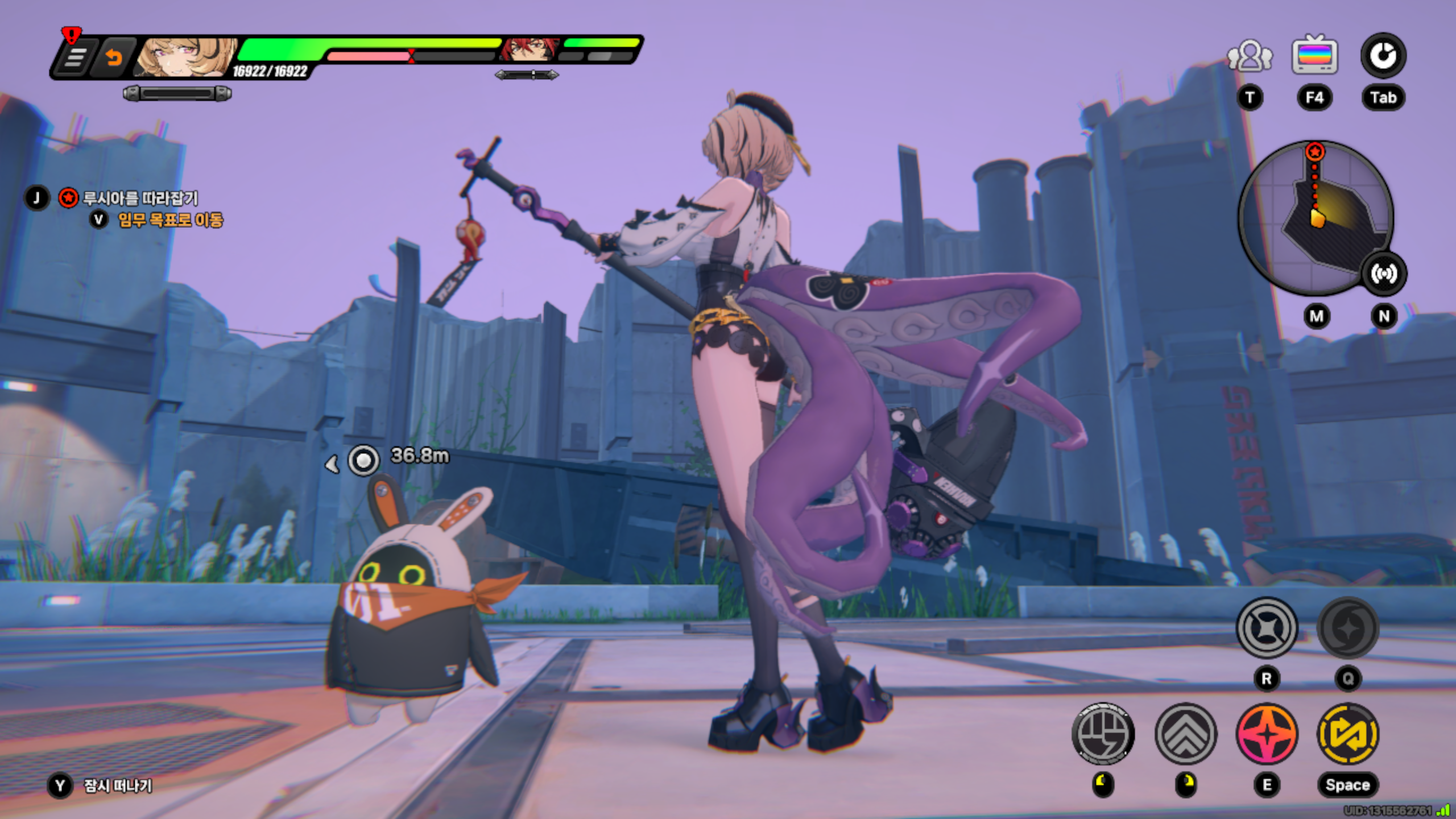Image resolution: width=1456 pixels, height=819 pixels.
Task: Click the signal broadcast button on minimap
Action: coord(1383,274)
